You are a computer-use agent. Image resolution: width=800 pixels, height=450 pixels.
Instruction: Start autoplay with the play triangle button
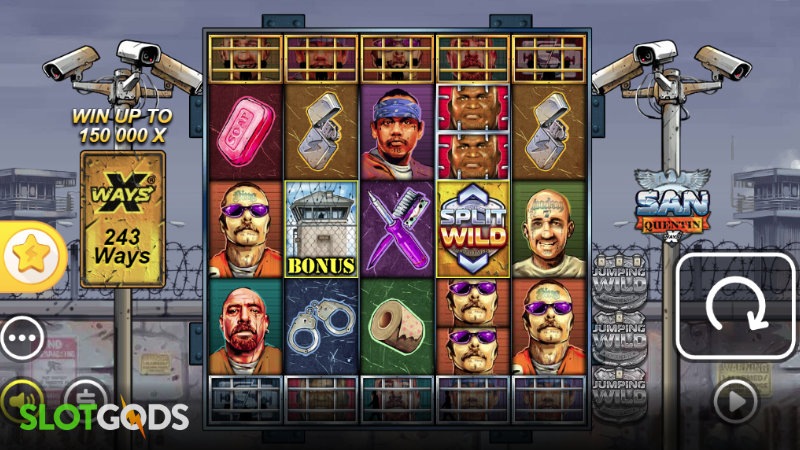[735, 400]
